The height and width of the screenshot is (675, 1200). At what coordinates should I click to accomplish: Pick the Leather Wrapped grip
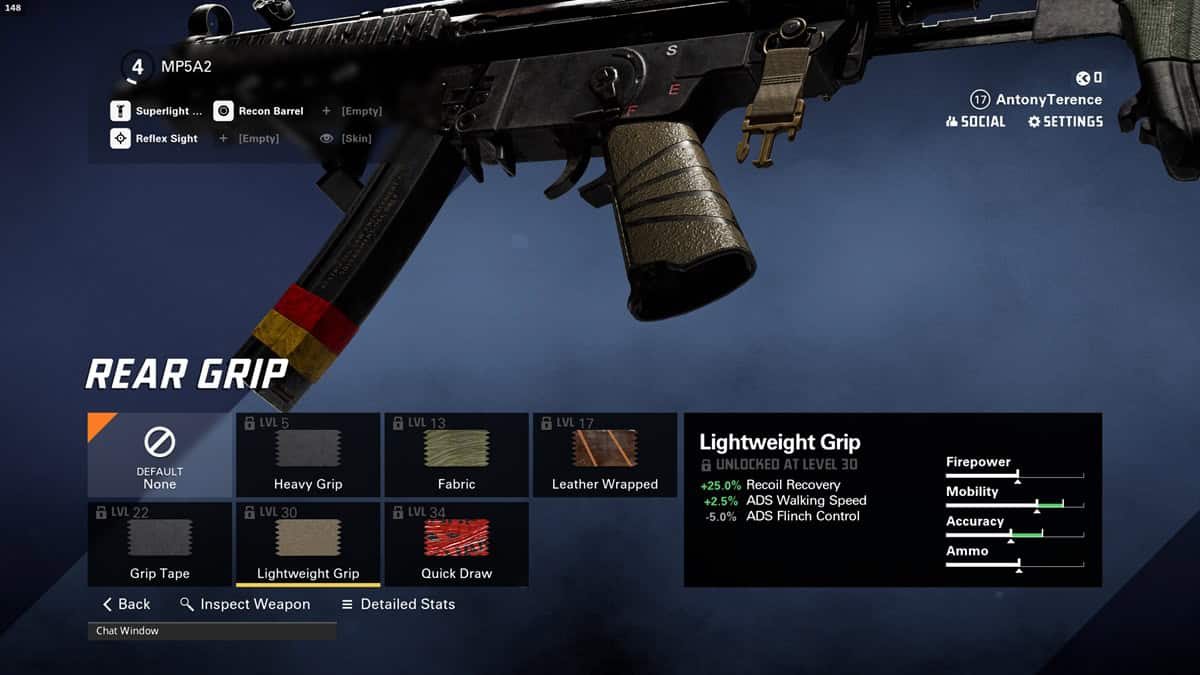[x=605, y=455]
